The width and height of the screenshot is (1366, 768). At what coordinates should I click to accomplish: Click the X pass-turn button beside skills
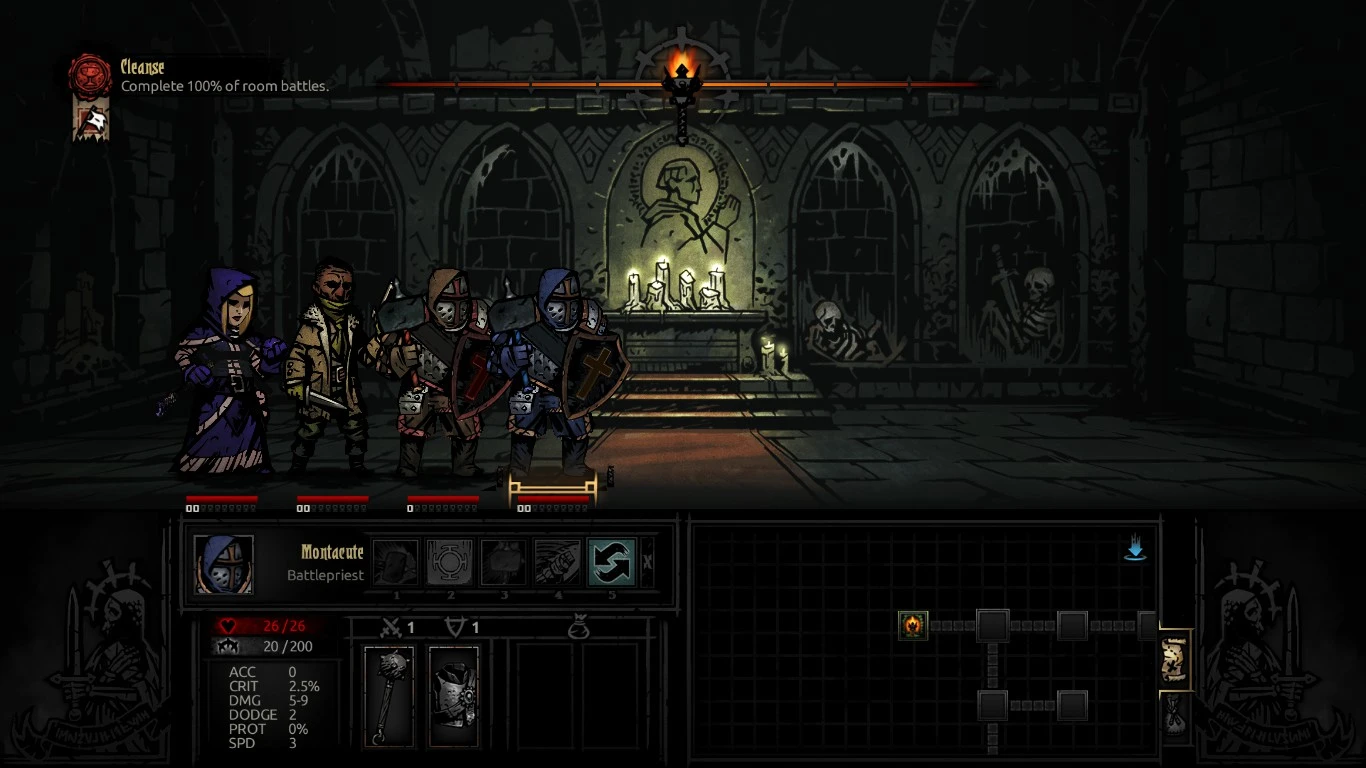coord(647,562)
